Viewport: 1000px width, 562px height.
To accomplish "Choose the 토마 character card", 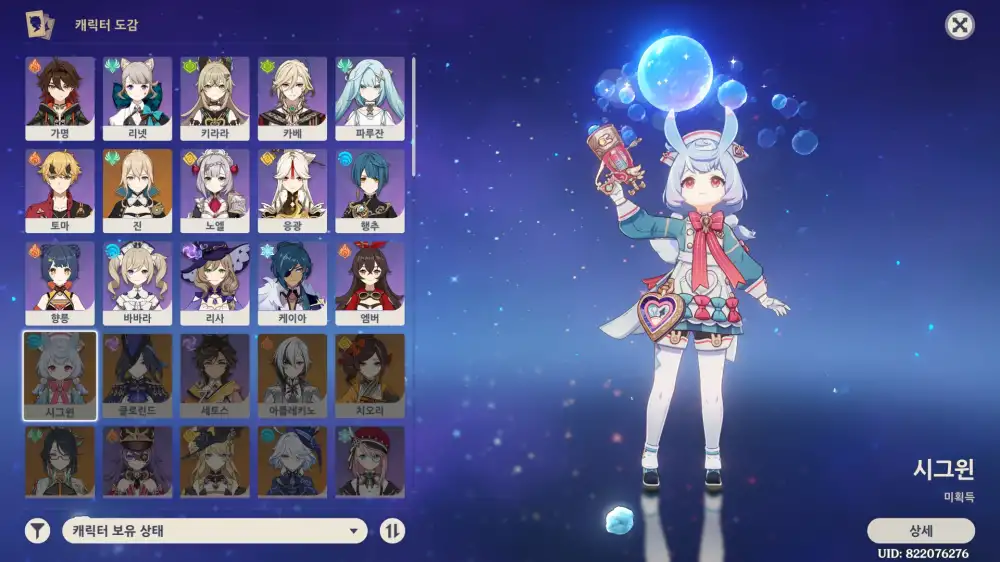I will pos(60,190).
